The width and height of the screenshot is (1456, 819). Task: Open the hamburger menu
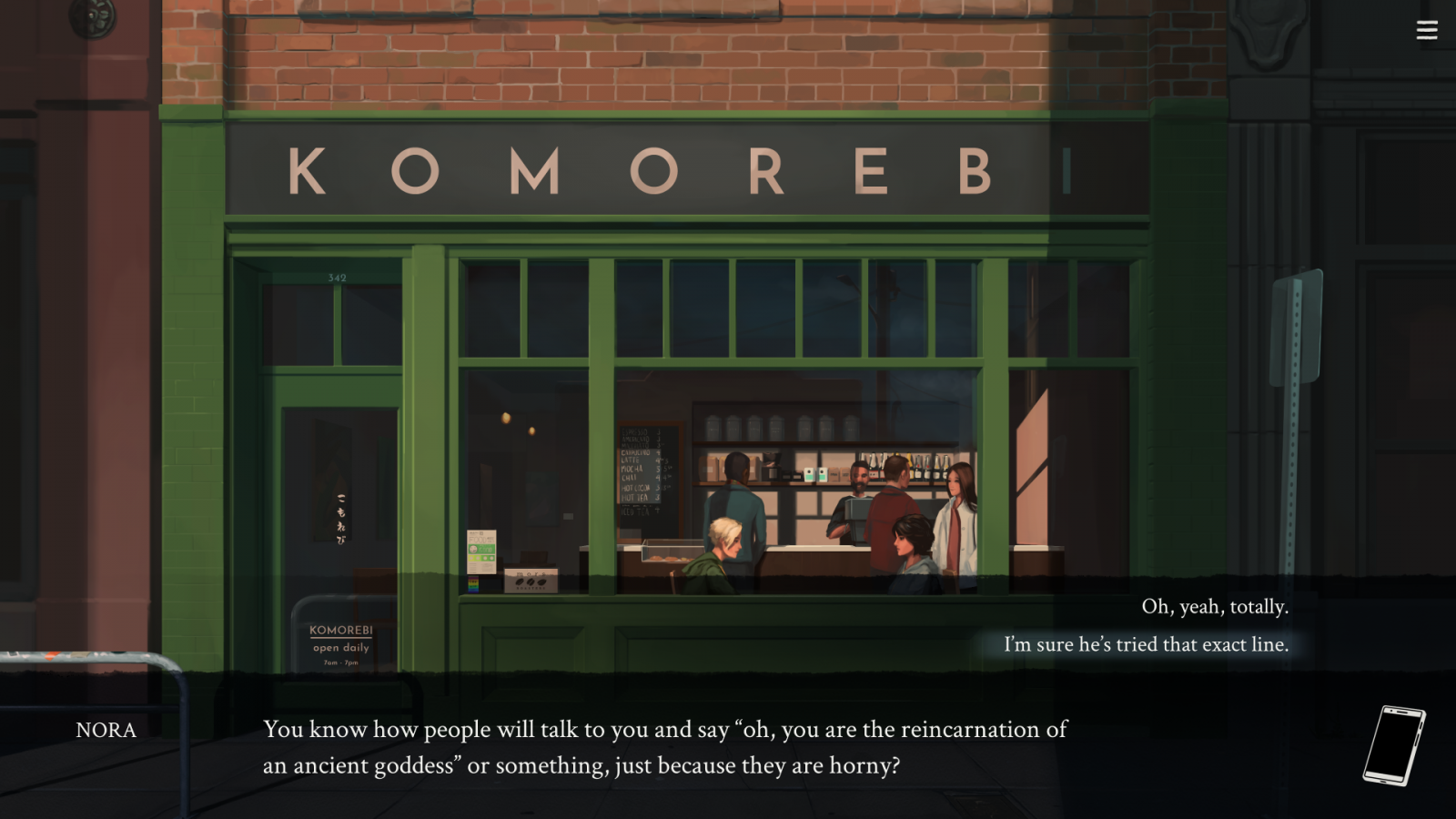coord(1426,31)
